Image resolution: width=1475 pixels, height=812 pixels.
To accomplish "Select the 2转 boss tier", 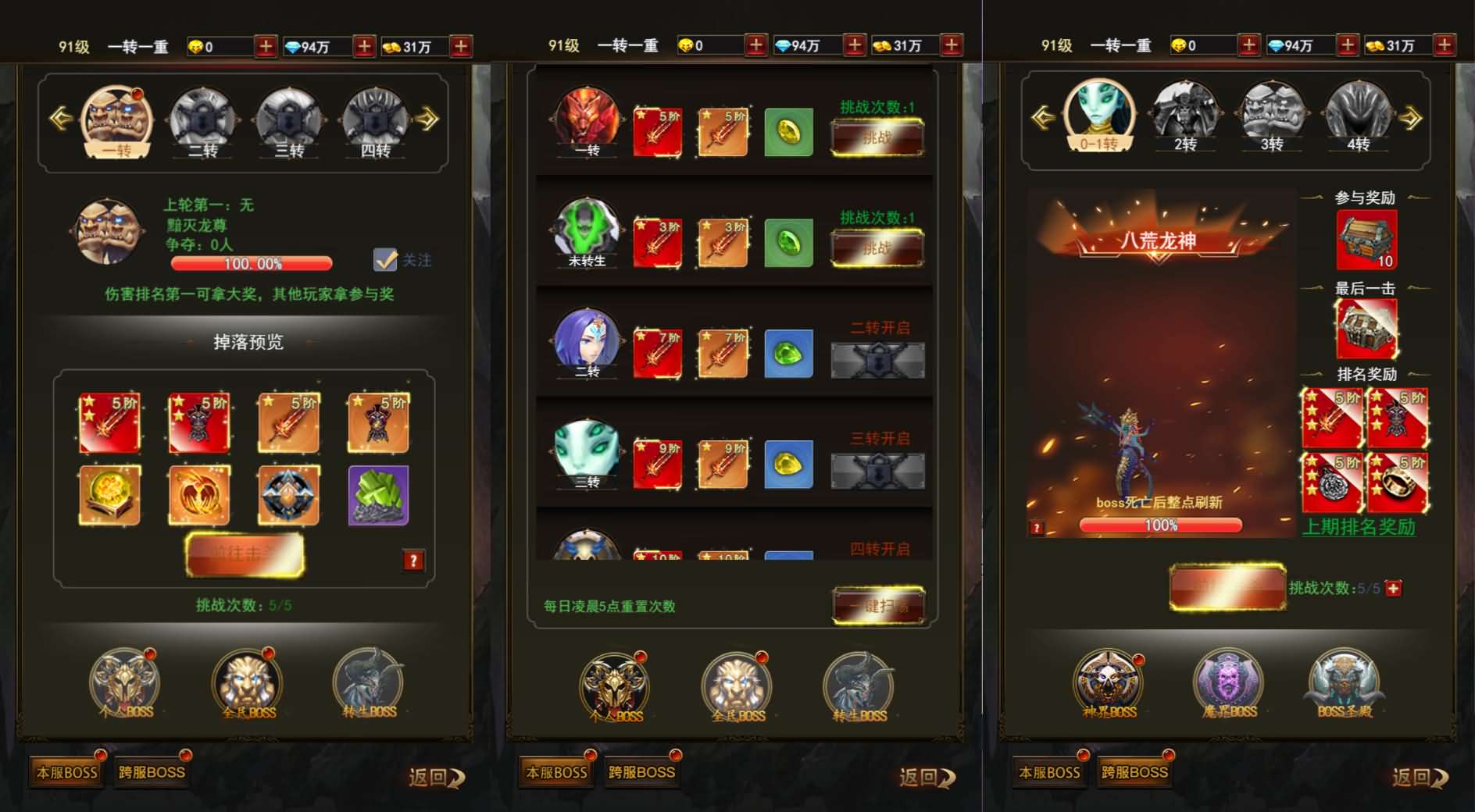I will (1184, 119).
